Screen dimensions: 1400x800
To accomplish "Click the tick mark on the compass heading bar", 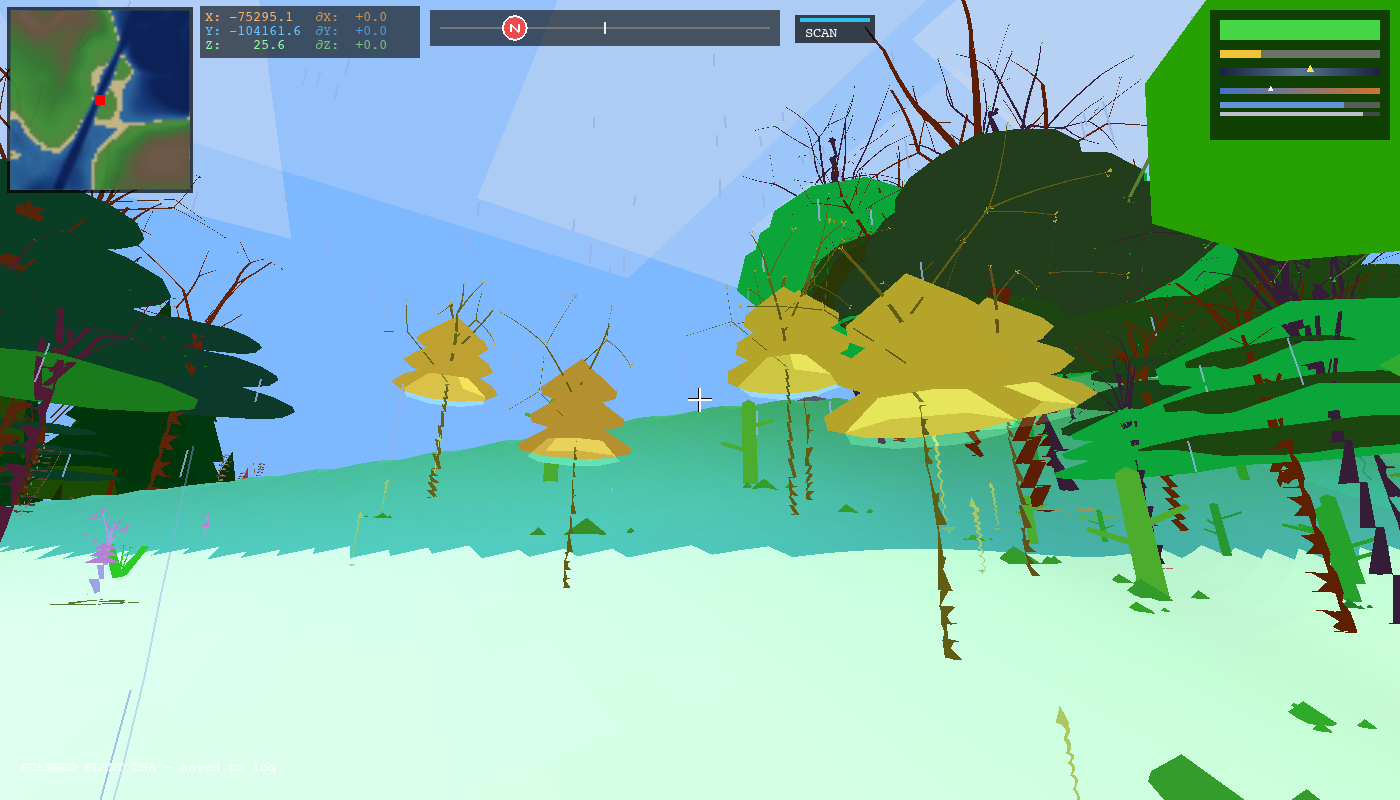I will coord(604,28).
